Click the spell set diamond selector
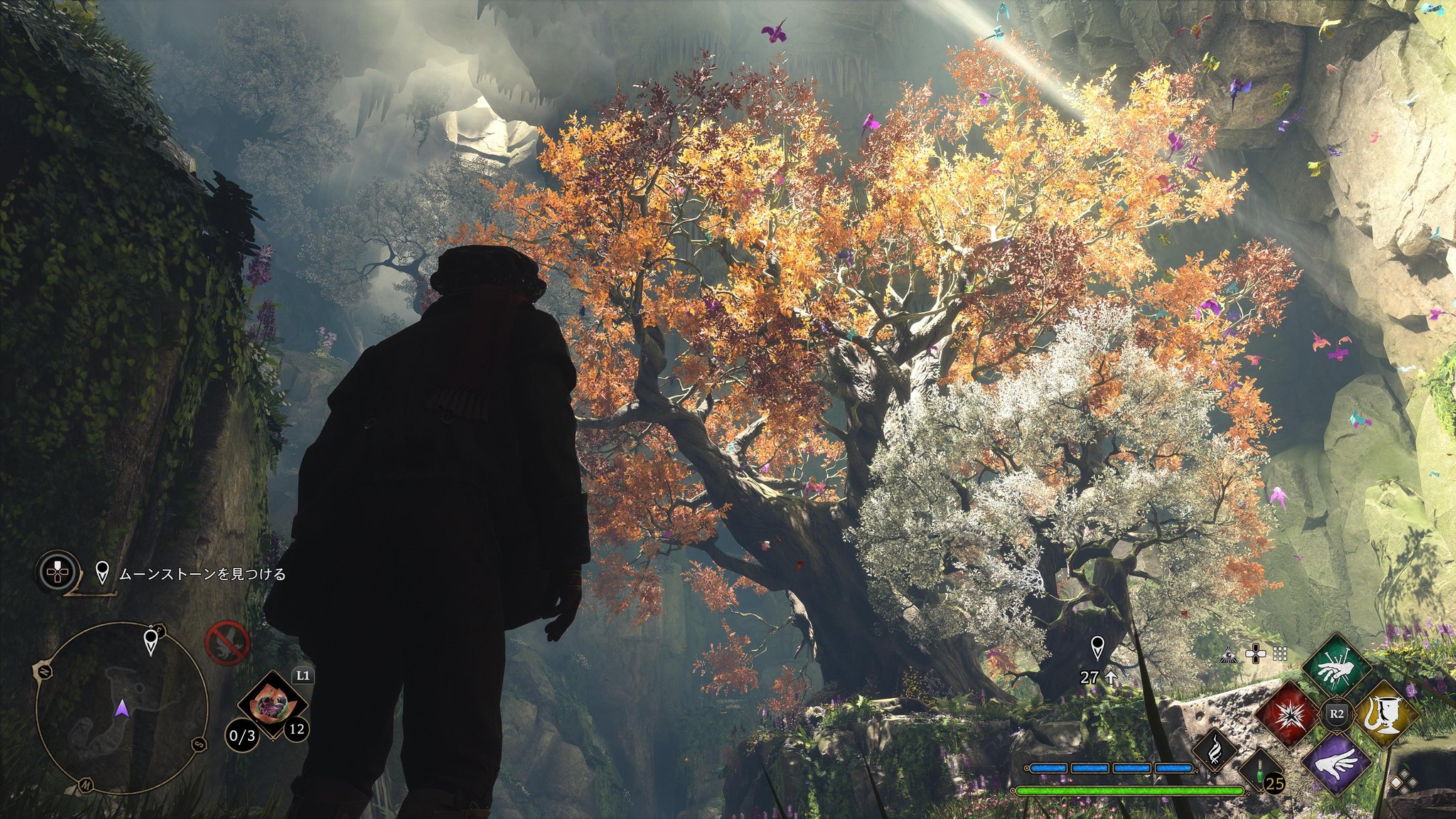Screen dimensions: 1456x819 click(x=1403, y=783)
